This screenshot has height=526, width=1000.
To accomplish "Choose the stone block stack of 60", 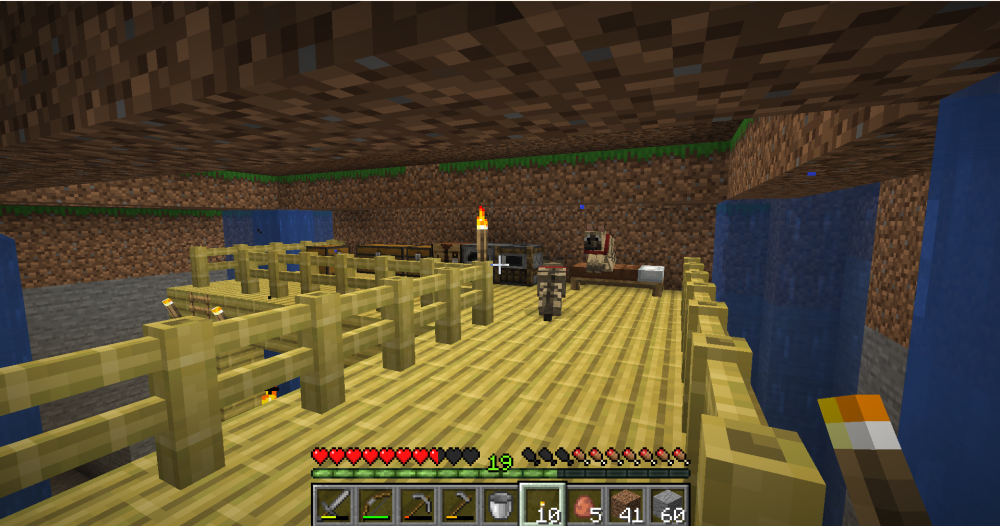I will 669,505.
